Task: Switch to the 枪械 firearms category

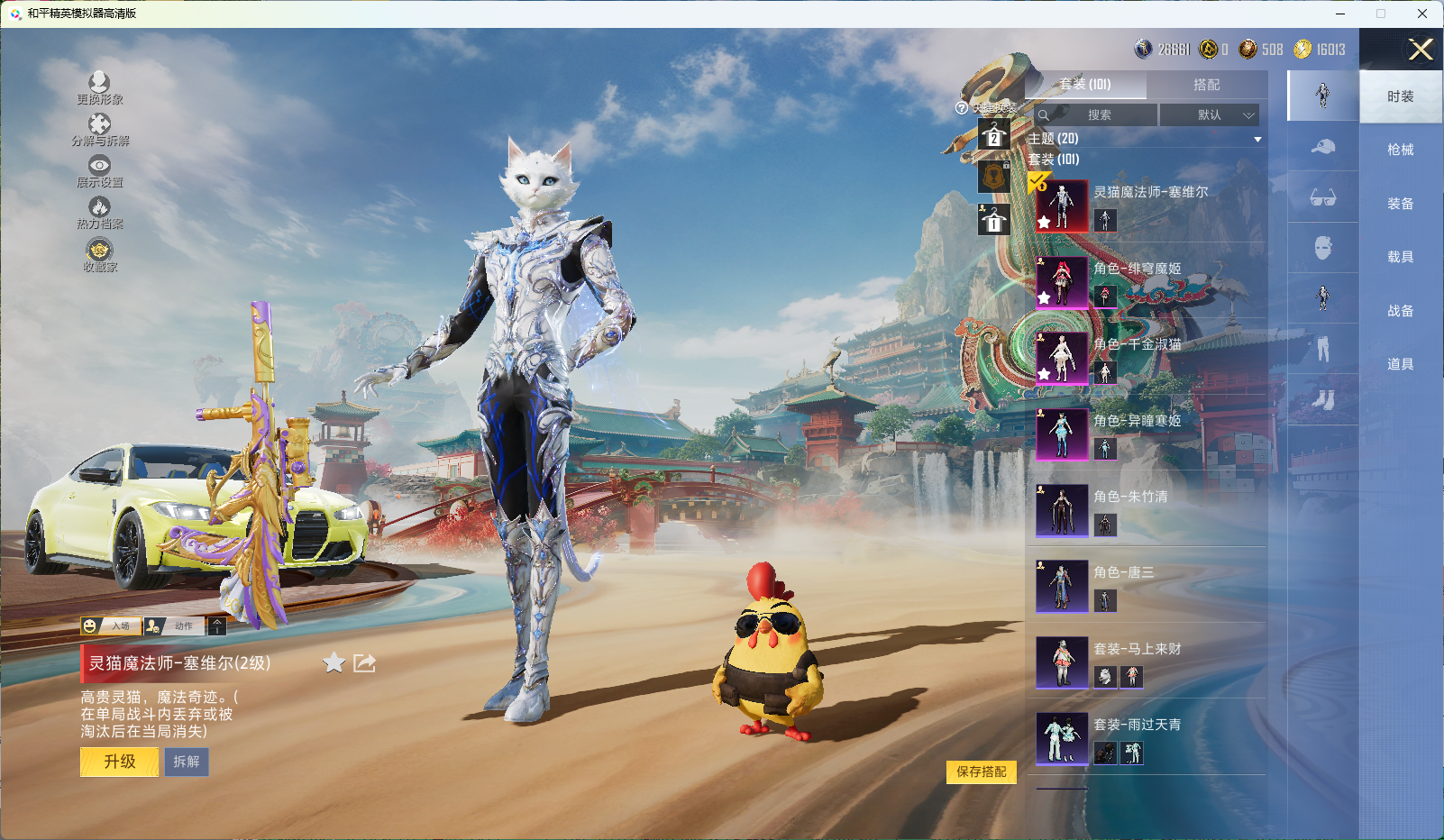Action: click(x=1400, y=150)
